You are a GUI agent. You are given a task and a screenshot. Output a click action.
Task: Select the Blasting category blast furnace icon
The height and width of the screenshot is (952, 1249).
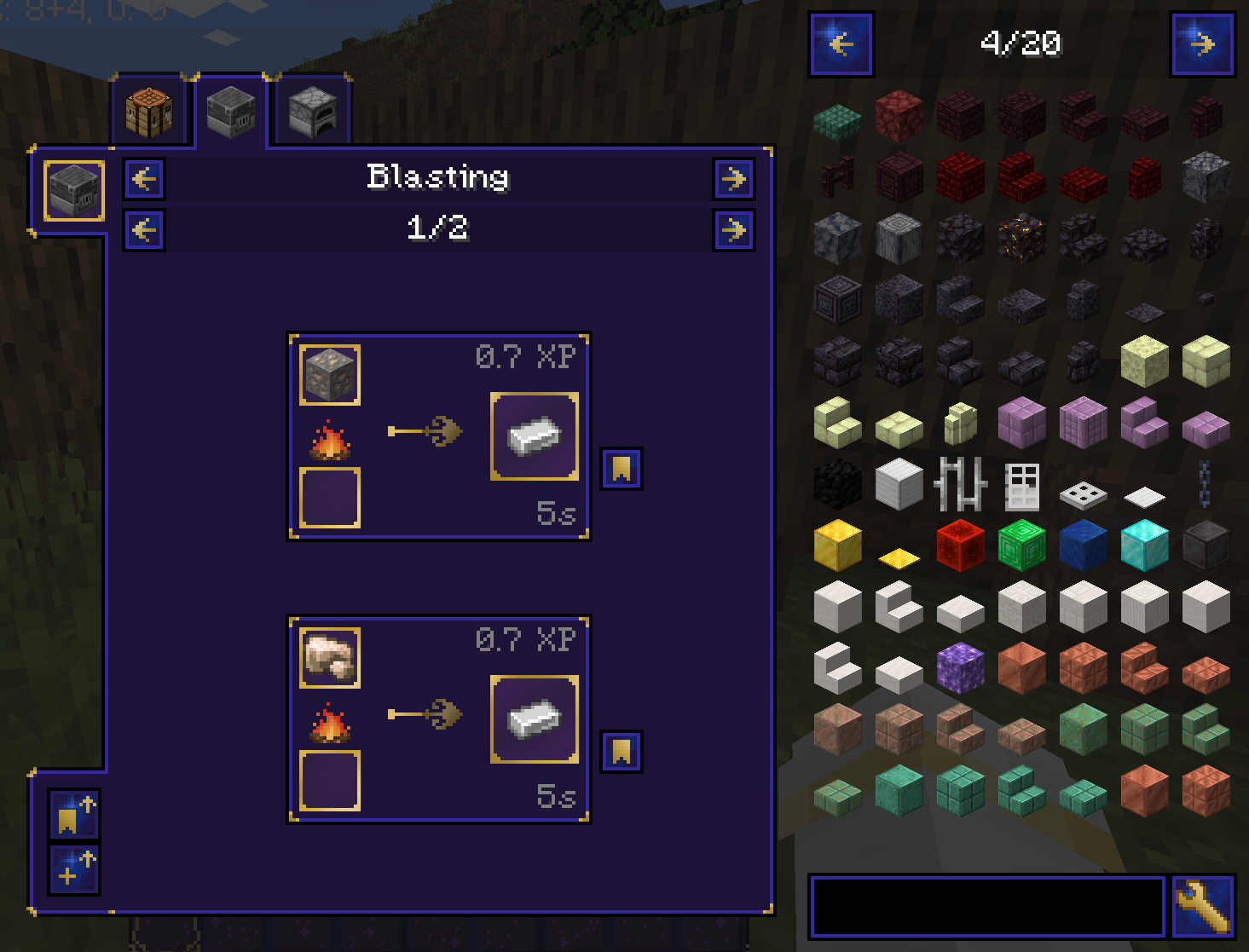coord(72,189)
